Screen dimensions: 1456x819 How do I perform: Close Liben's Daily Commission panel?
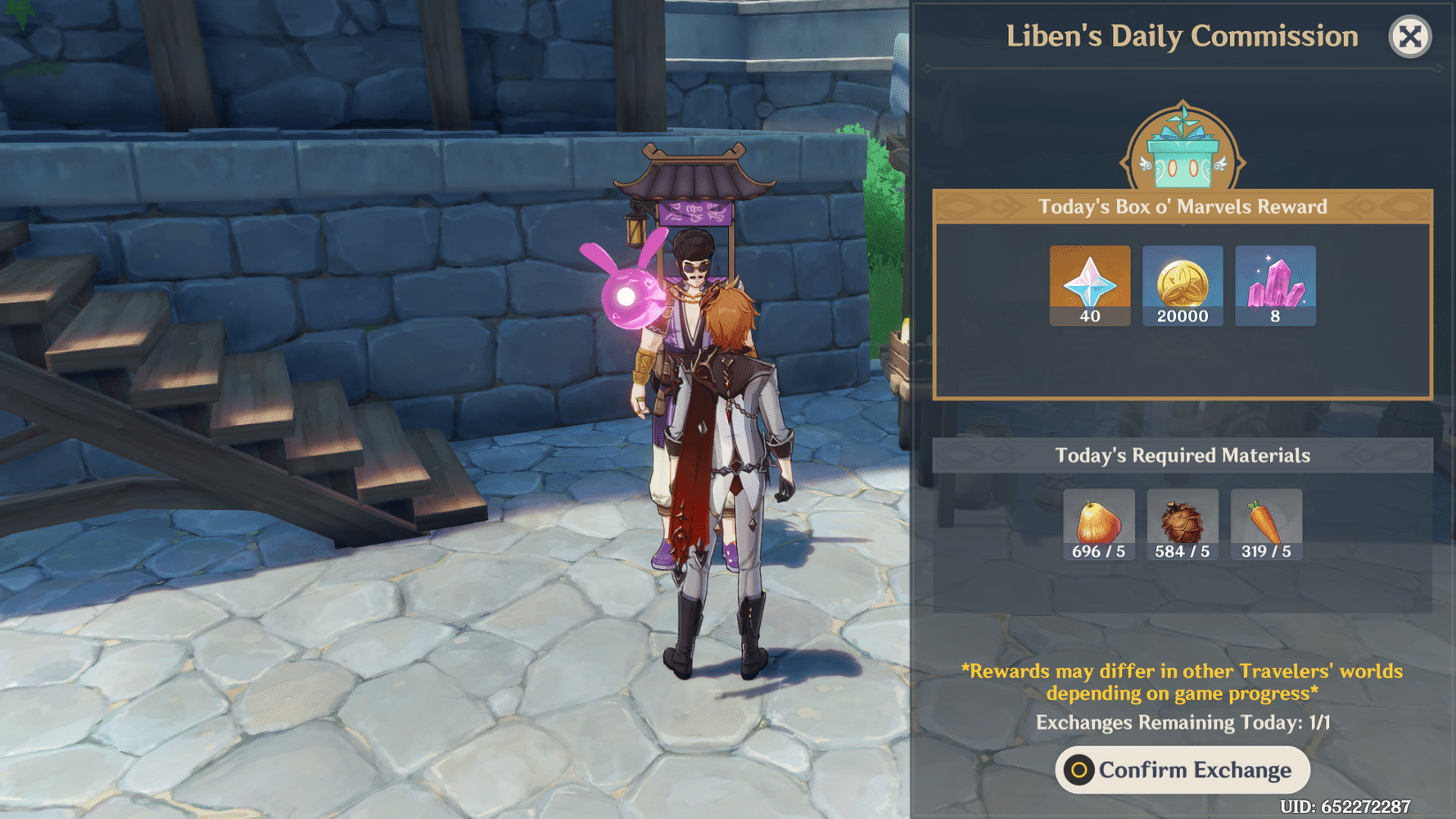tap(1409, 37)
